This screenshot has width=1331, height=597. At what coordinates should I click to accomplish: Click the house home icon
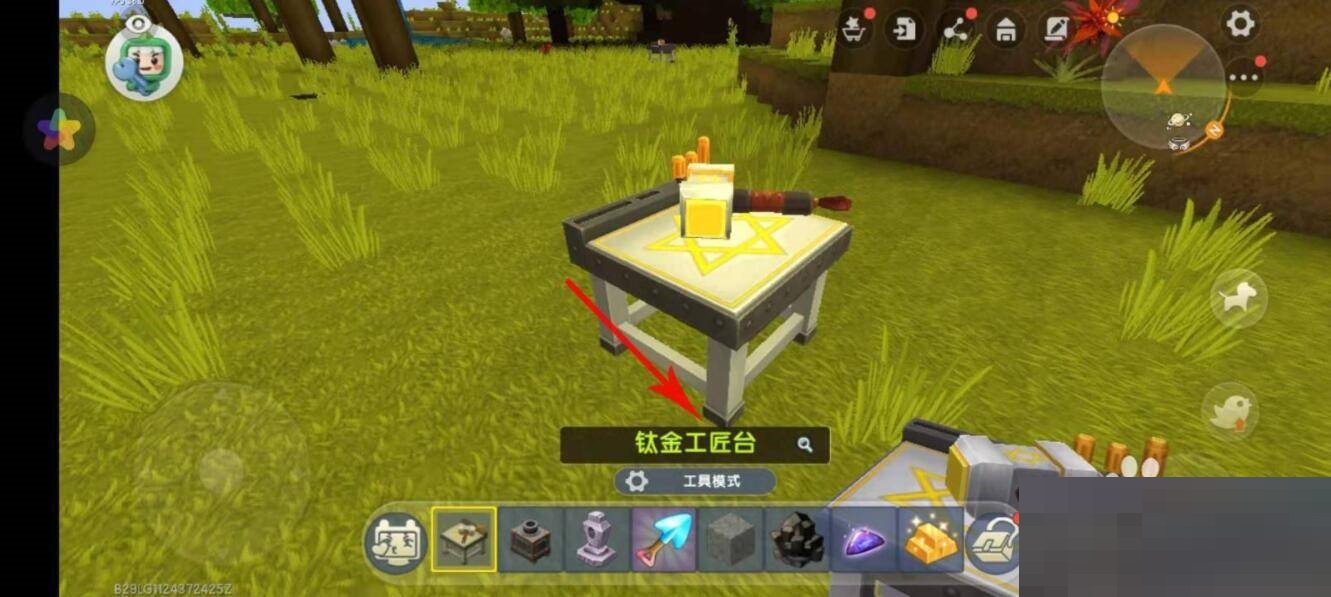pyautogui.click(x=1006, y=28)
